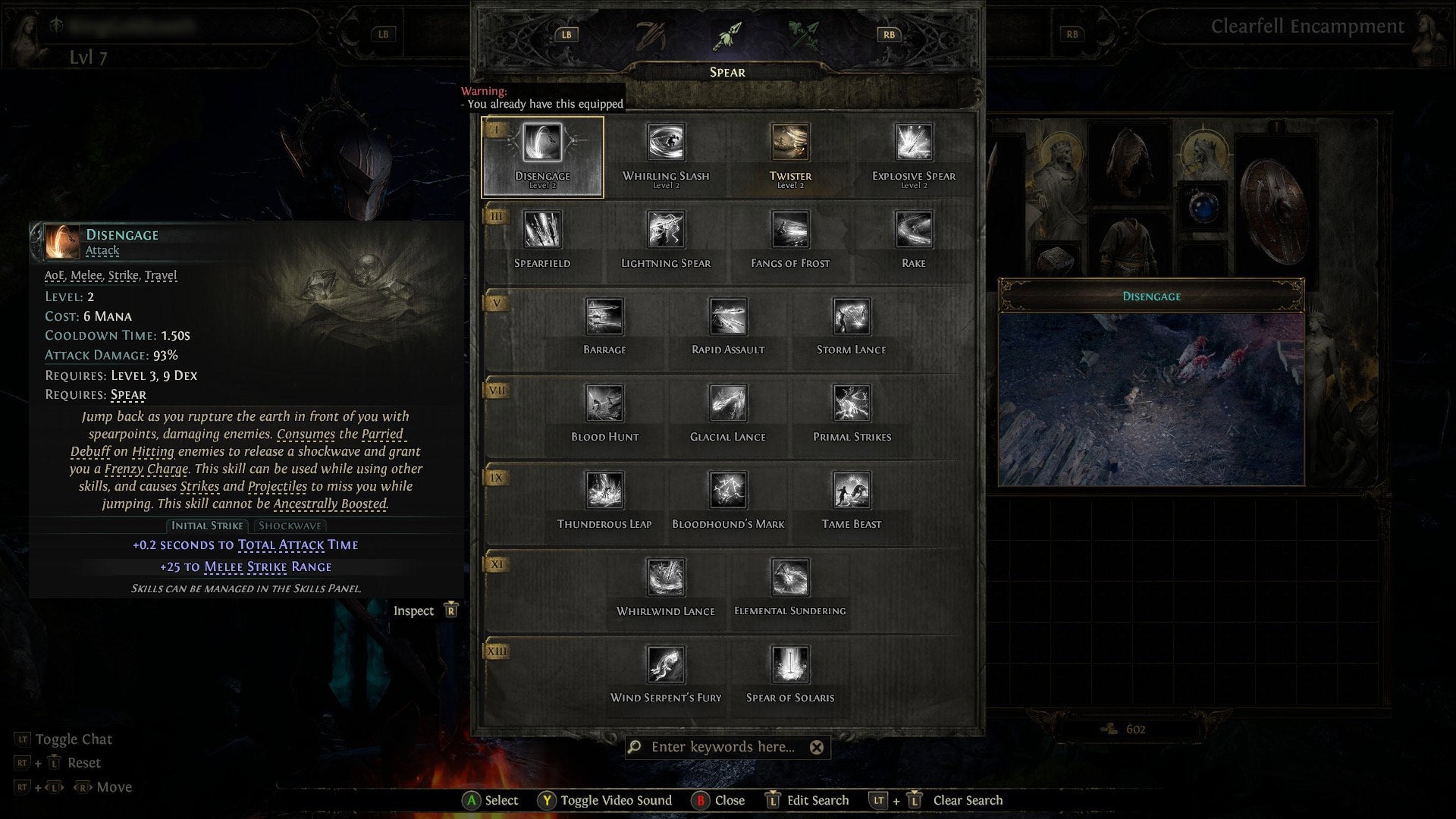Select the Wind Serpent's Fury icon
Image resolution: width=1456 pixels, height=819 pixels.
667,667
